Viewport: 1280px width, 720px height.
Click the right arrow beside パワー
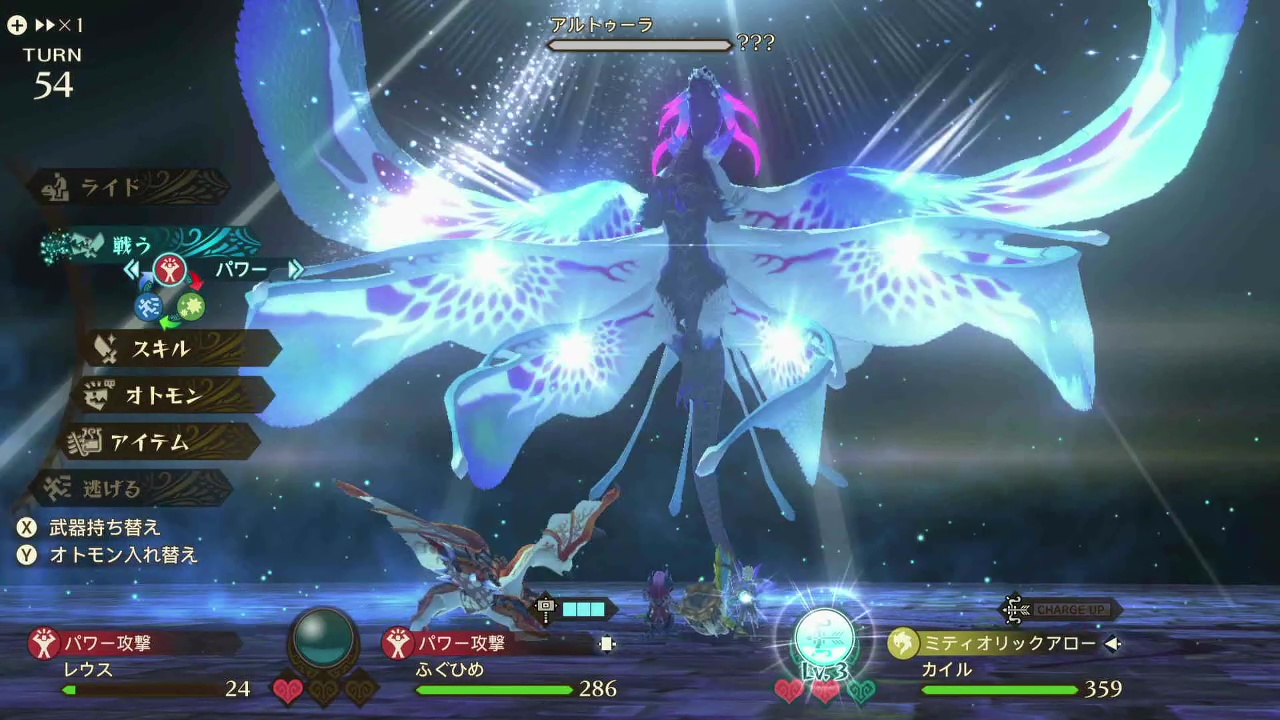pos(295,270)
